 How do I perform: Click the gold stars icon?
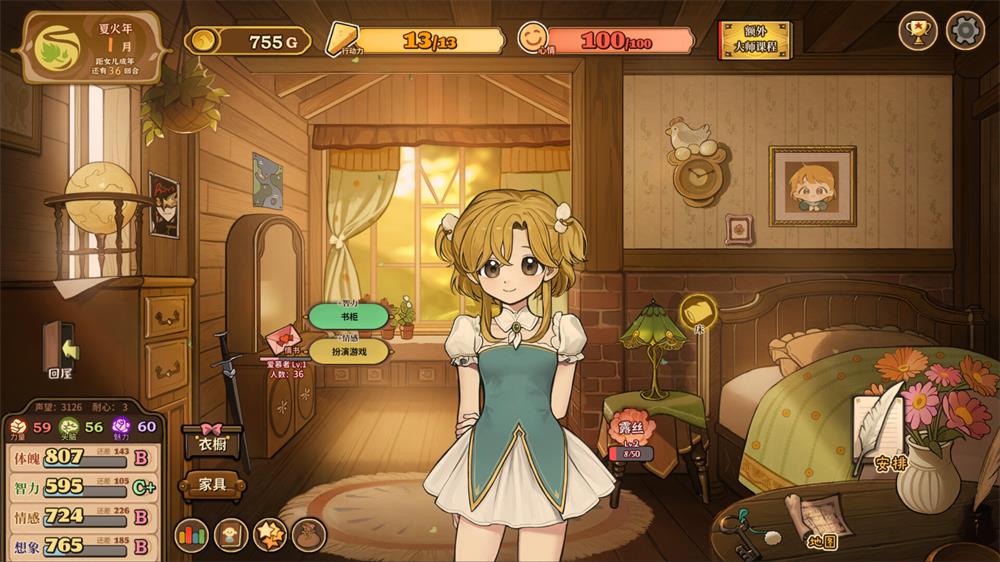coord(270,535)
